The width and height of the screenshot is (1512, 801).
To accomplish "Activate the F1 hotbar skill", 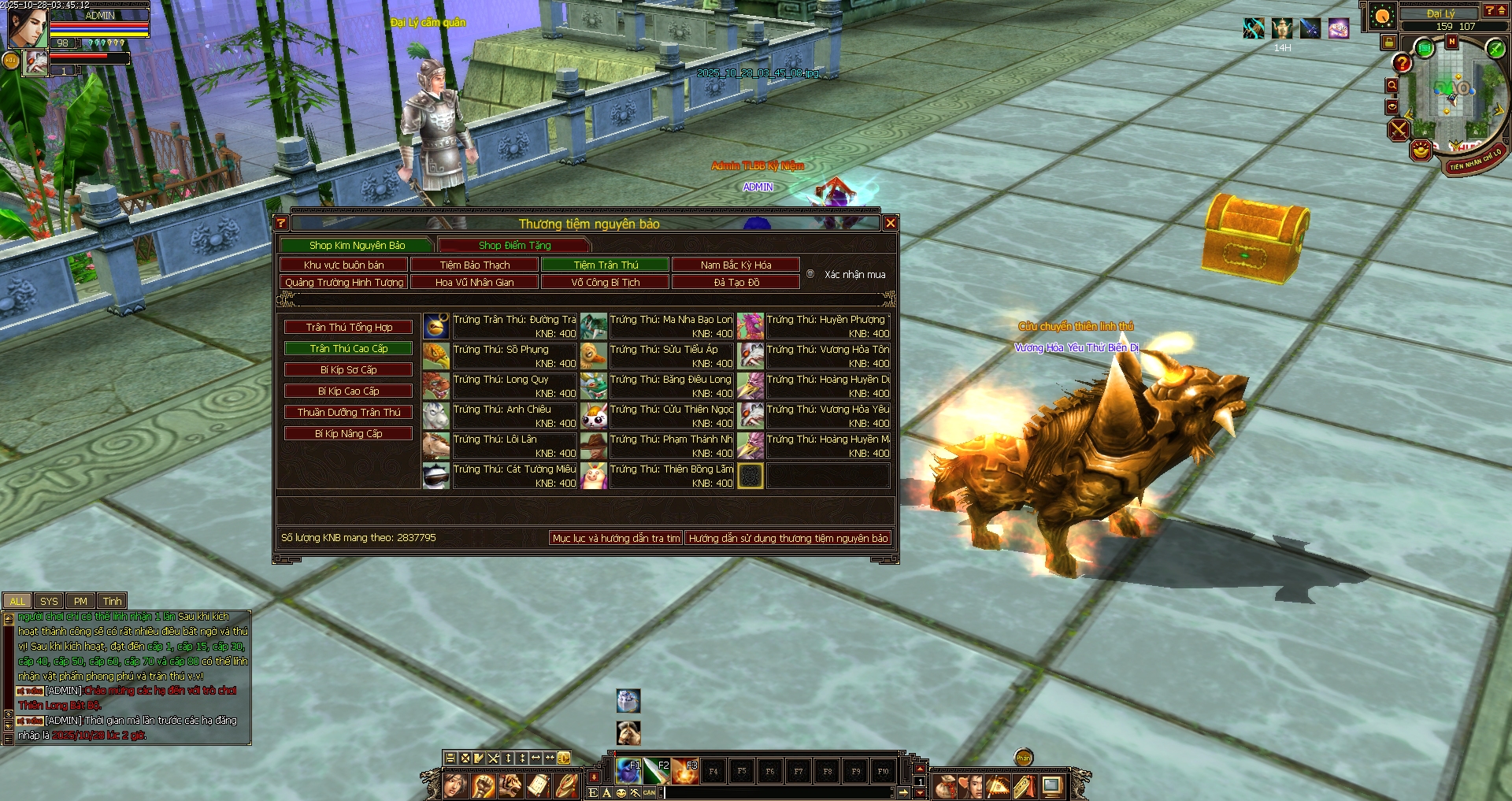I will tap(628, 771).
